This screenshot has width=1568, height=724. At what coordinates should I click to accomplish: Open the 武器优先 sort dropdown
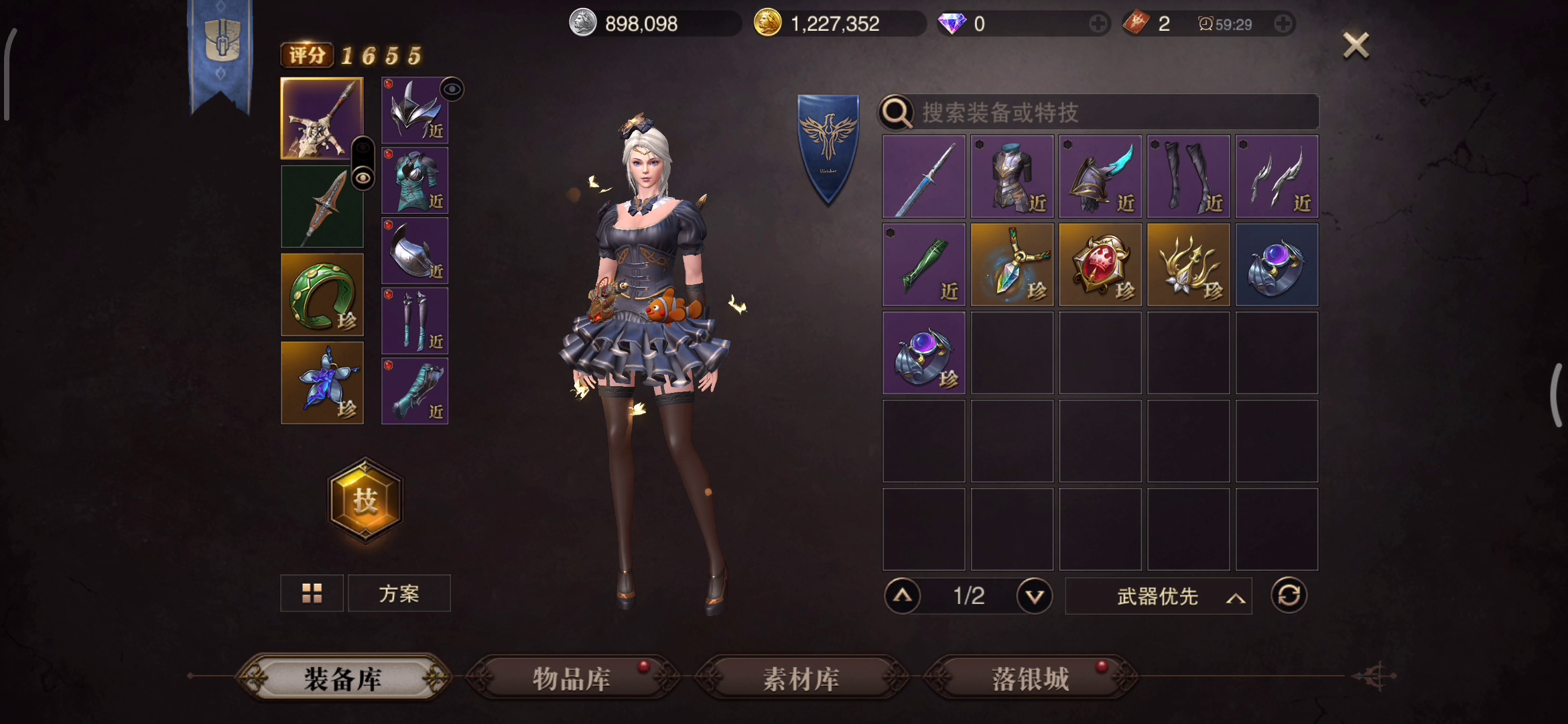click(x=1159, y=596)
